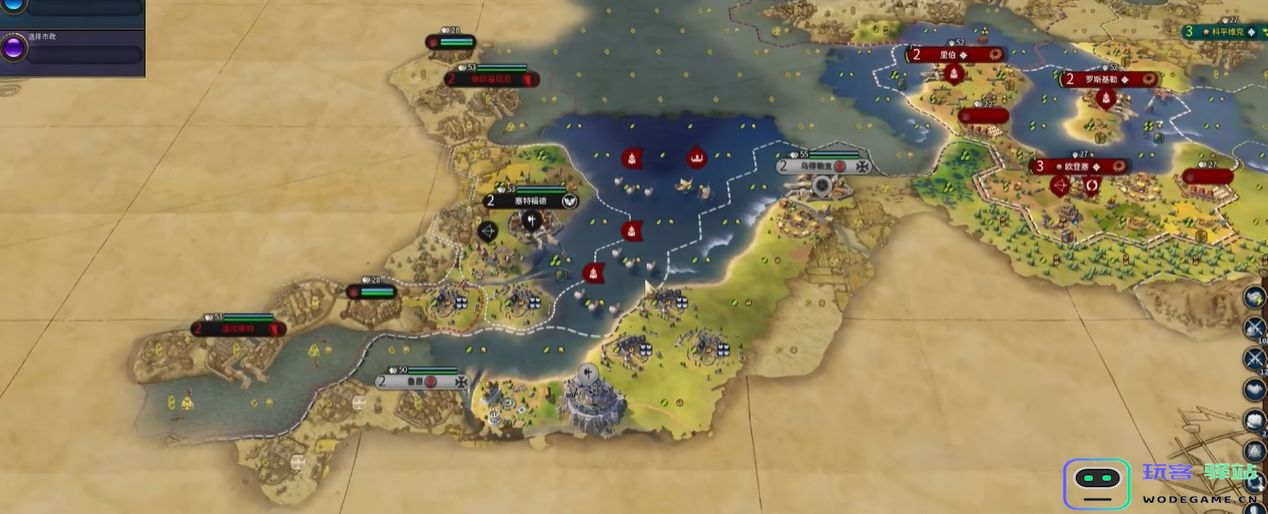Select the black archer unit flag near 塞特福德
This screenshot has height=514, width=1268.
tap(489, 232)
